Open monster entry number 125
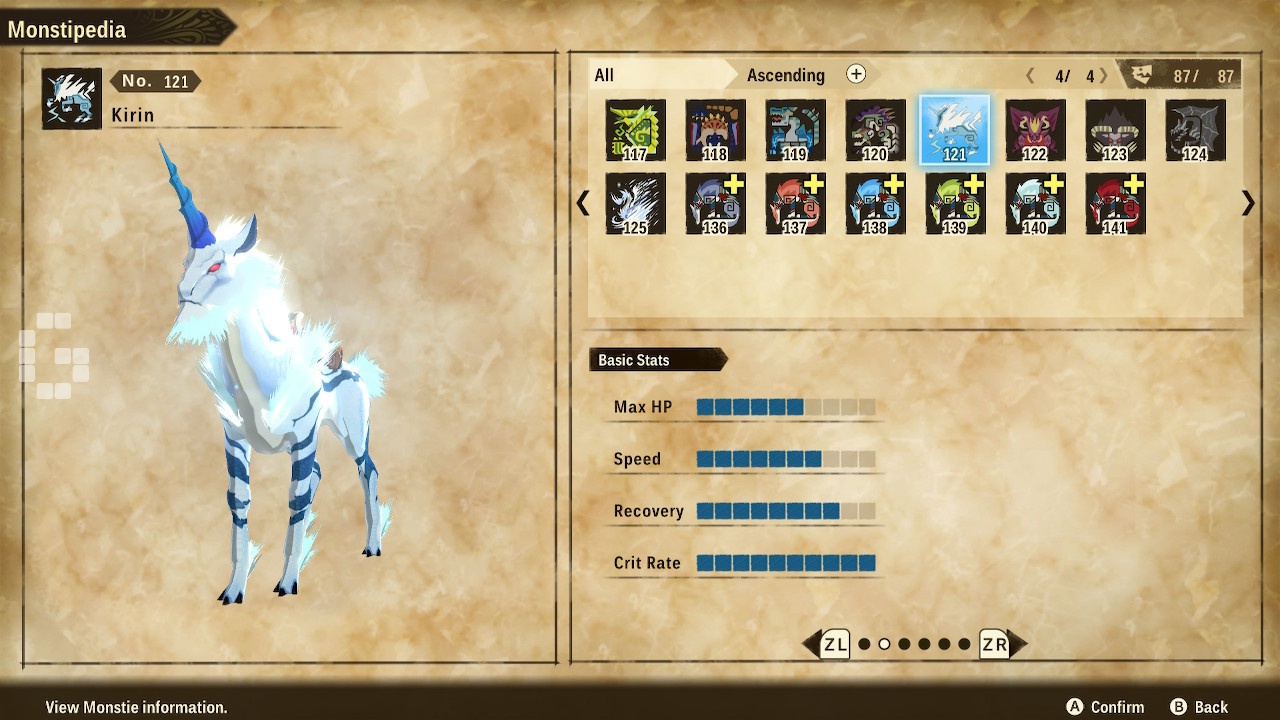Image resolution: width=1280 pixels, height=720 pixels. click(635, 203)
